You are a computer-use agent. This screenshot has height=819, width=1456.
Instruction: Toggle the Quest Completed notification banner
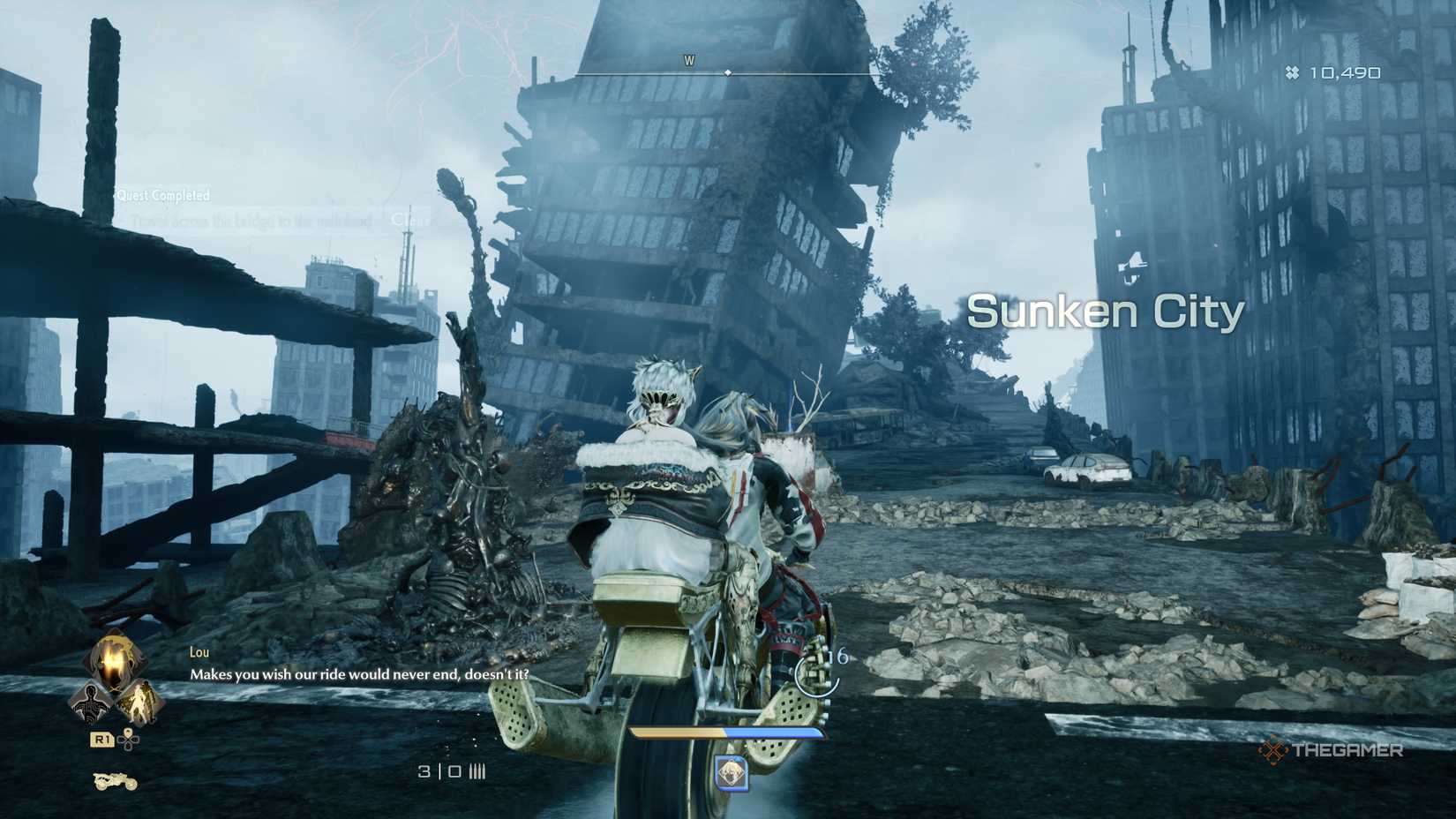[164, 196]
